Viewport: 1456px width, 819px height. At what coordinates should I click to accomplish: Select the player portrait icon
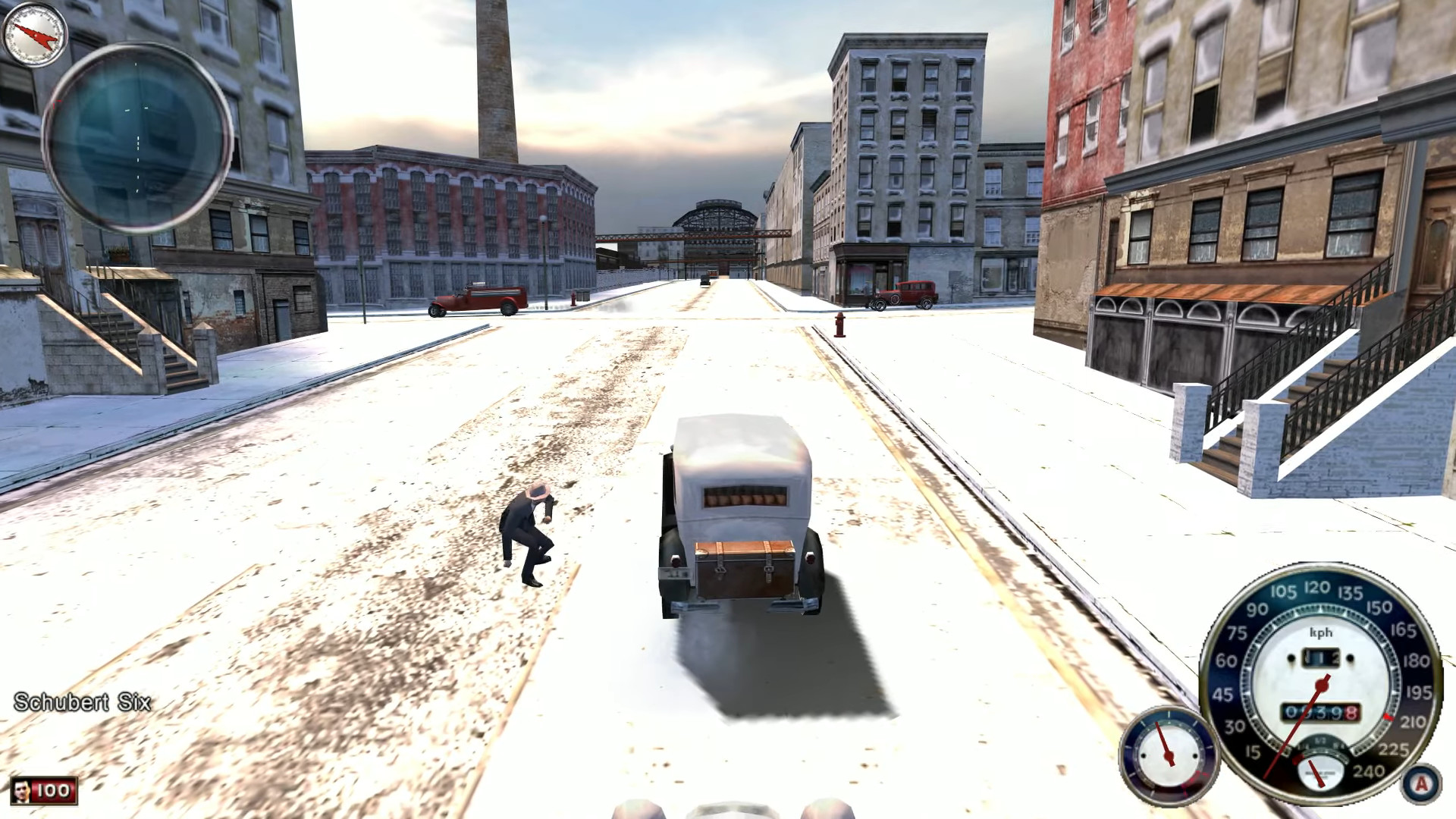21,791
